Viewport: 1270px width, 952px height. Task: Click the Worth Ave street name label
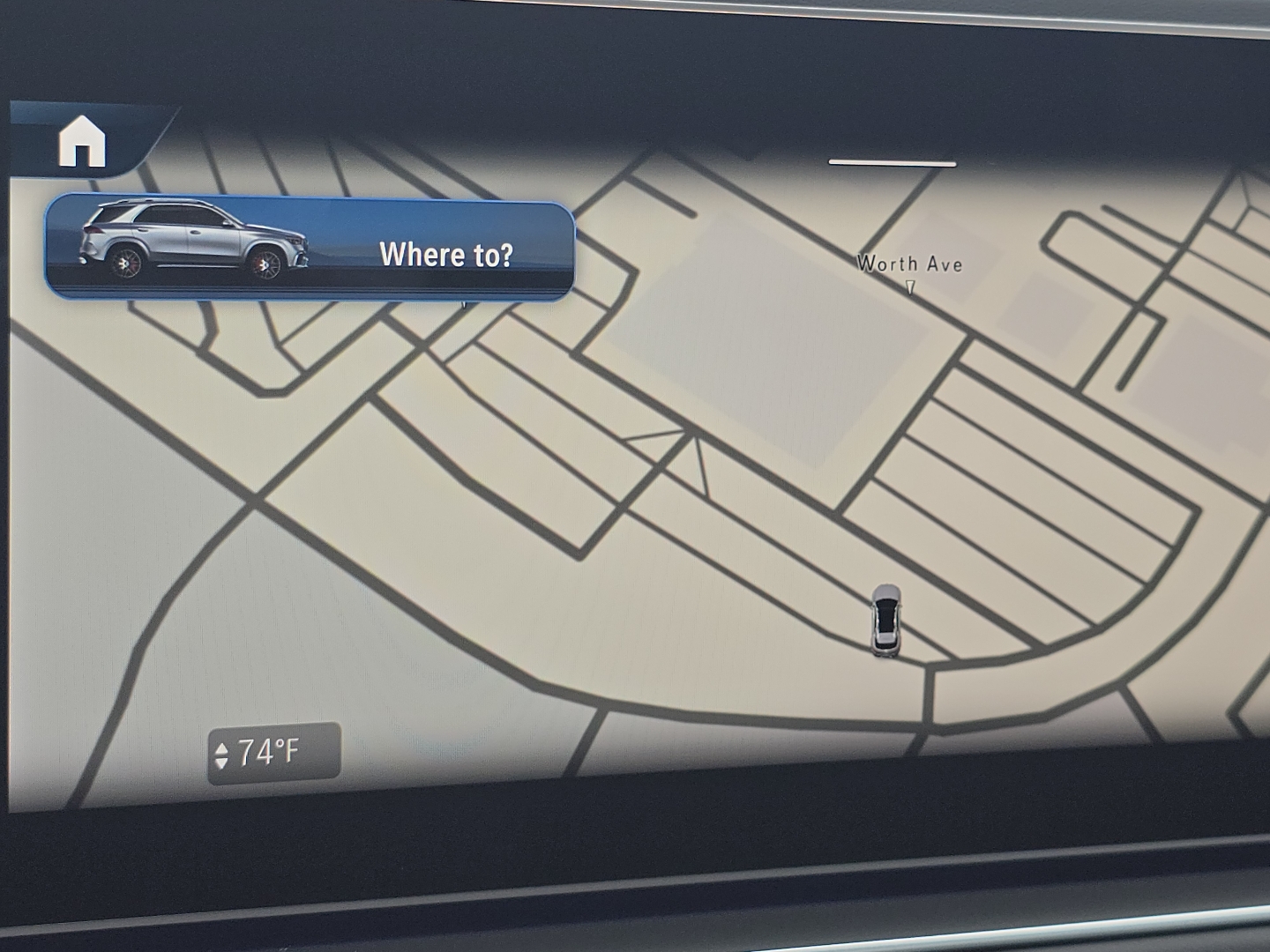coord(908,264)
